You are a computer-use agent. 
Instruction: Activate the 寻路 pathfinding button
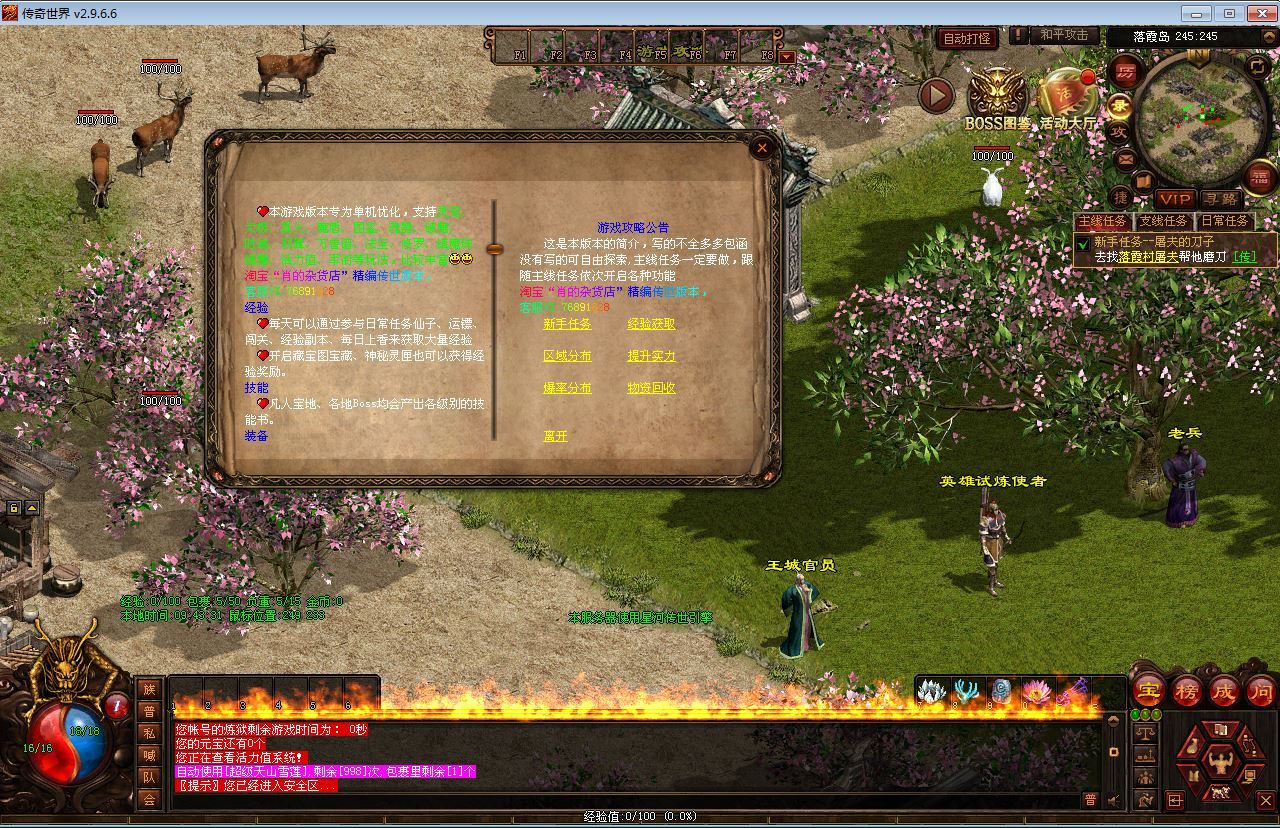click(1219, 199)
